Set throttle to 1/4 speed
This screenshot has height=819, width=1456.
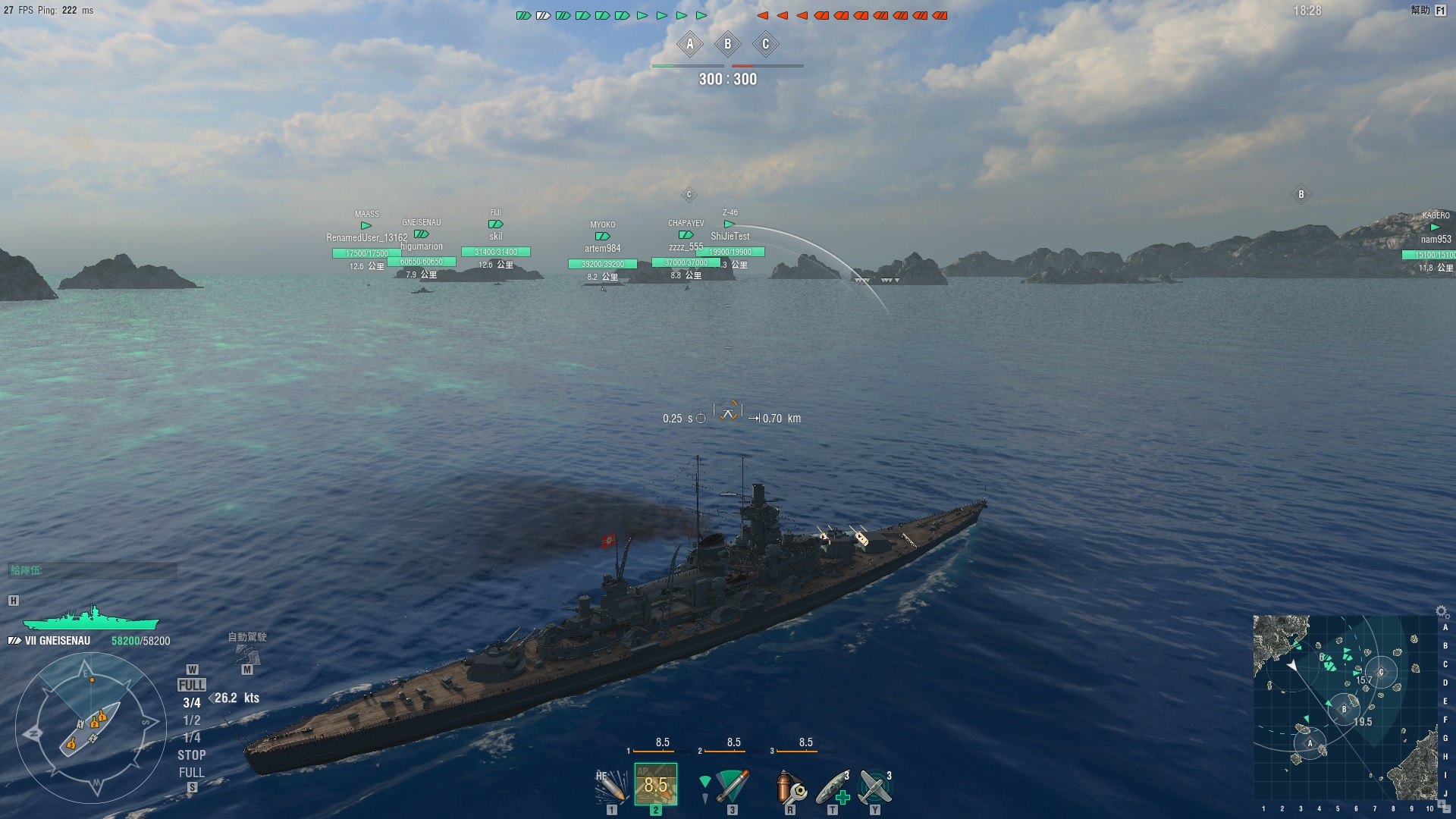click(x=192, y=738)
